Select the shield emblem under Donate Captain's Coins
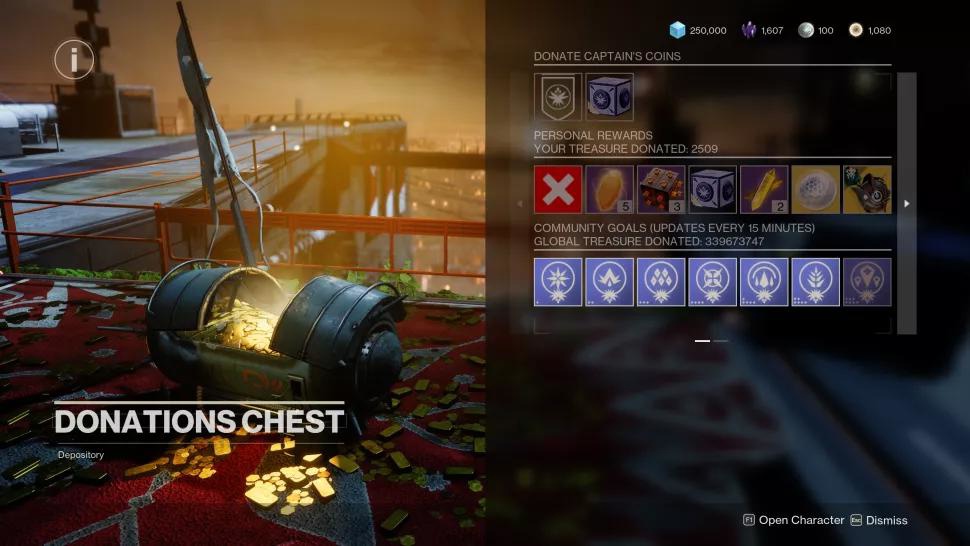The image size is (970, 546). pyautogui.click(x=558, y=97)
